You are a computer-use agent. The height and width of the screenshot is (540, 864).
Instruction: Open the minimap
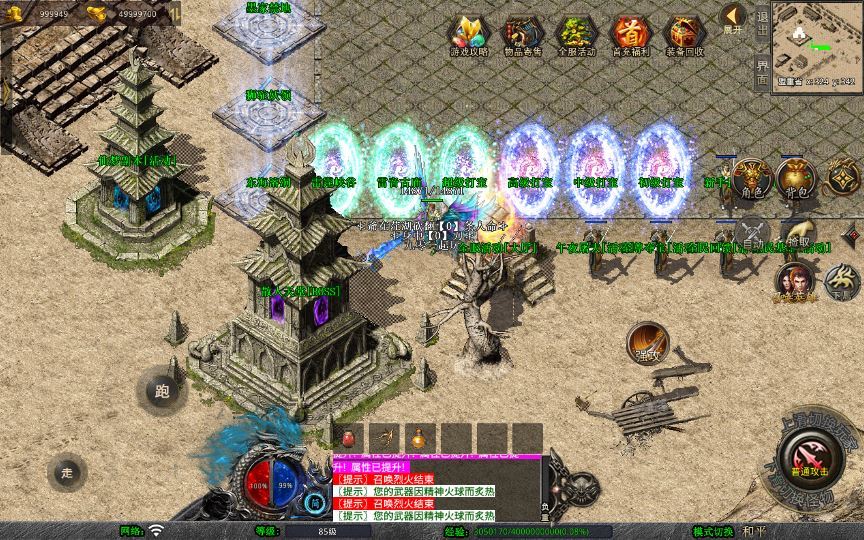pyautogui.click(x=816, y=44)
